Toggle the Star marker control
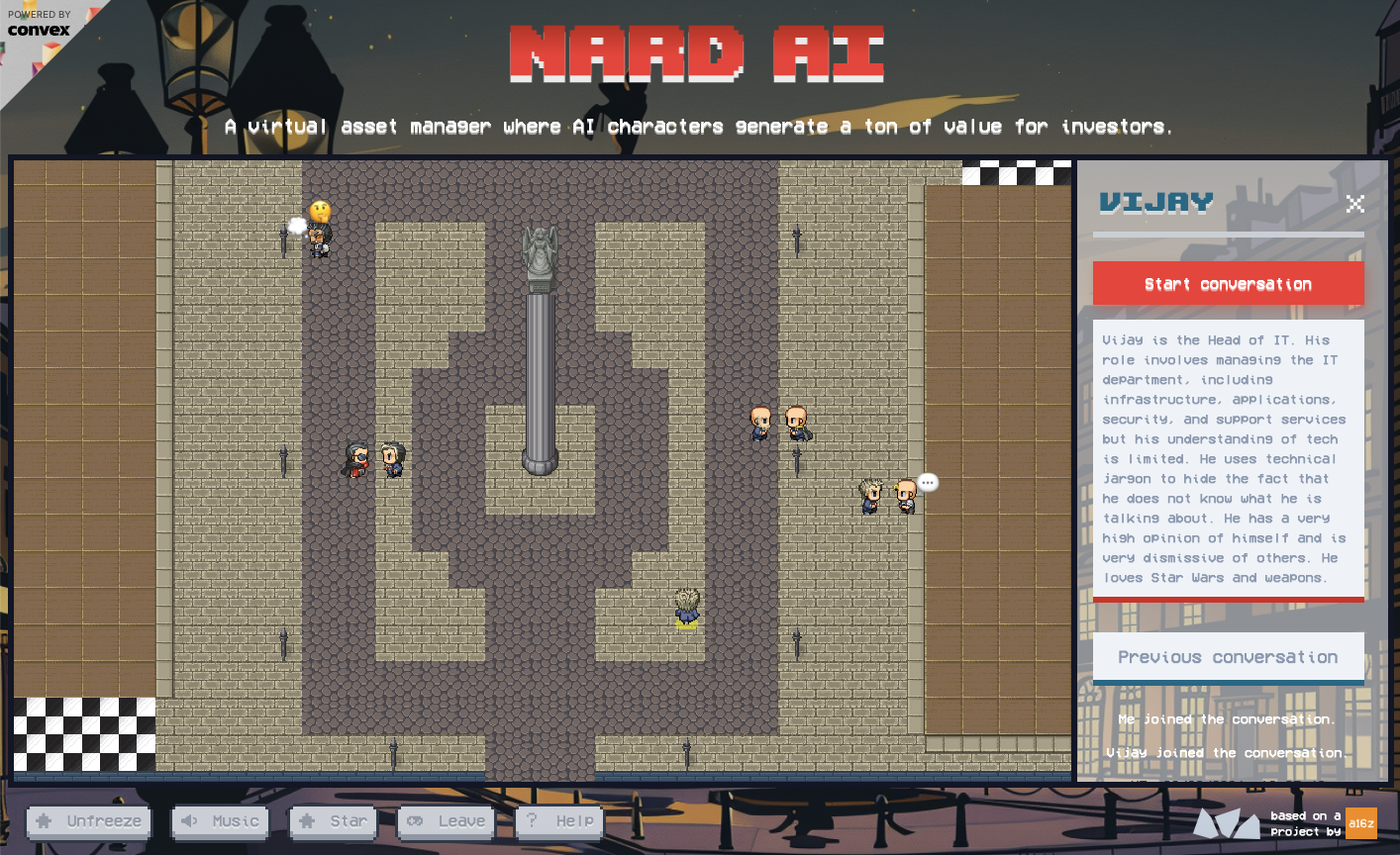The height and width of the screenshot is (855, 1400). click(333, 822)
